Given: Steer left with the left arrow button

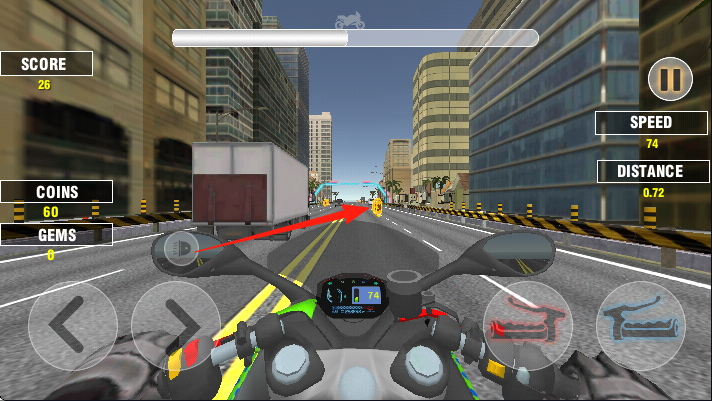Looking at the screenshot, I should point(72,325).
